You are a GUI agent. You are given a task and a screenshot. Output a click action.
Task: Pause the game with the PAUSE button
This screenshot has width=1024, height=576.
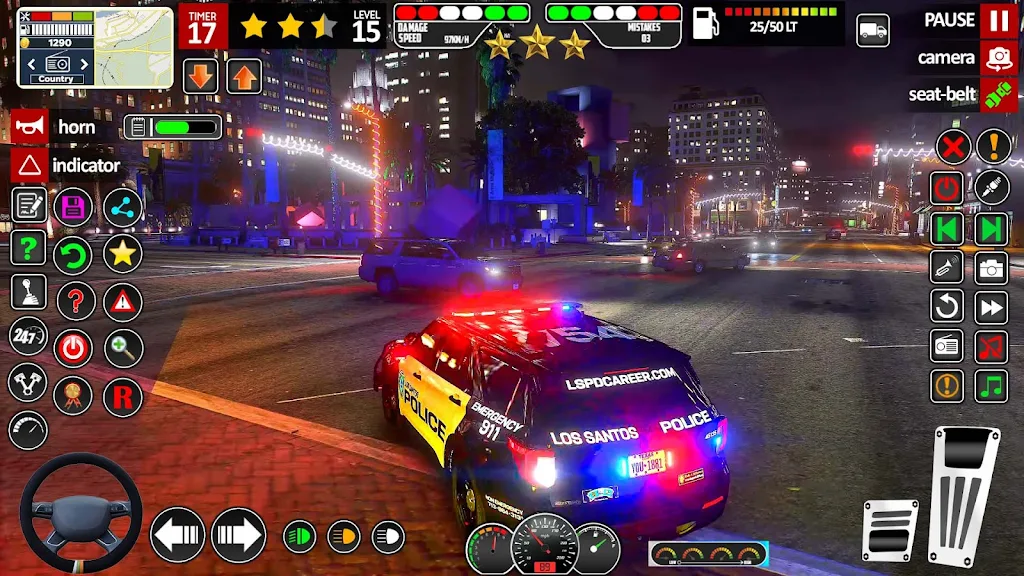pyautogui.click(x=998, y=20)
